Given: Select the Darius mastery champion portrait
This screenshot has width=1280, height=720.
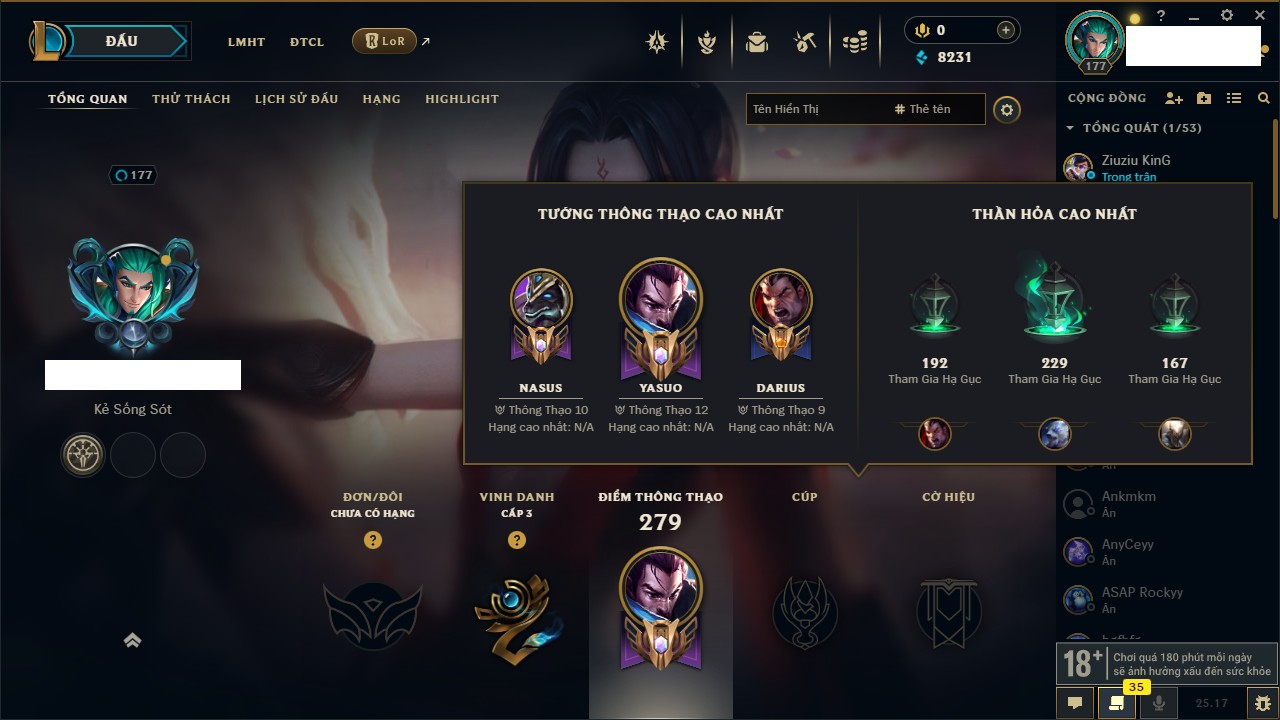Looking at the screenshot, I should click(781, 301).
